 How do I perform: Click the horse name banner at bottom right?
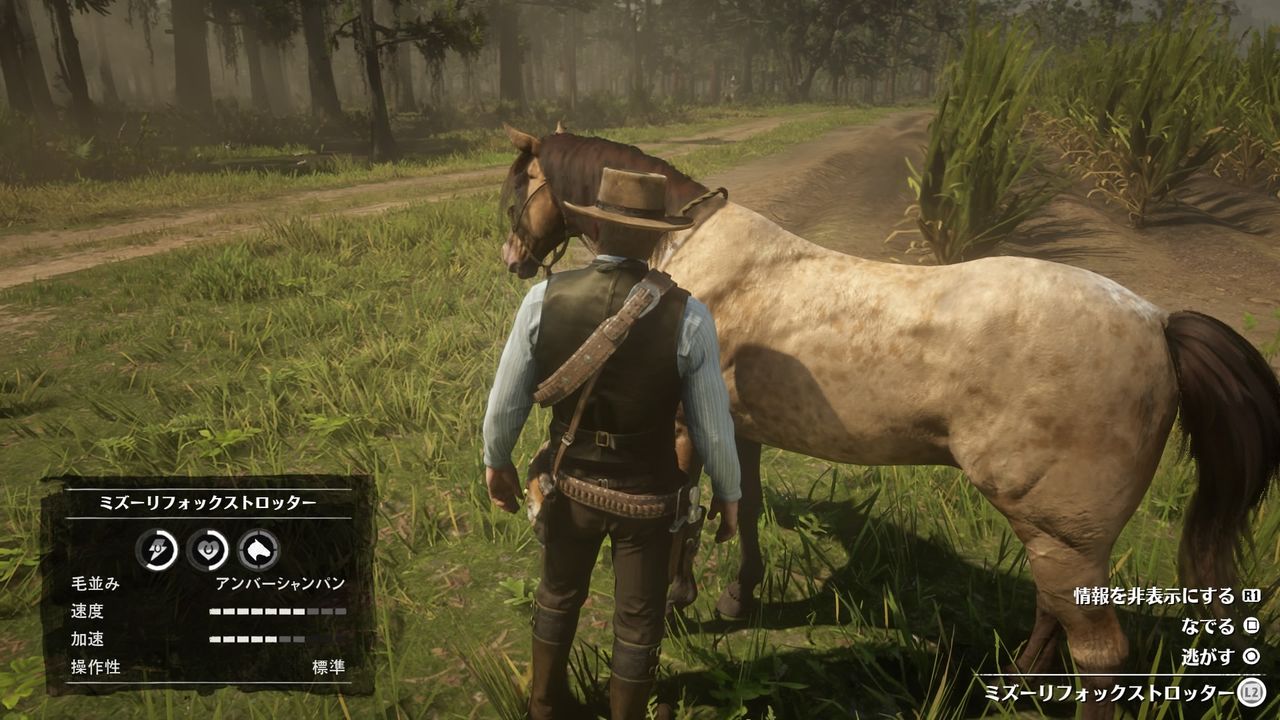pyautogui.click(x=1110, y=691)
